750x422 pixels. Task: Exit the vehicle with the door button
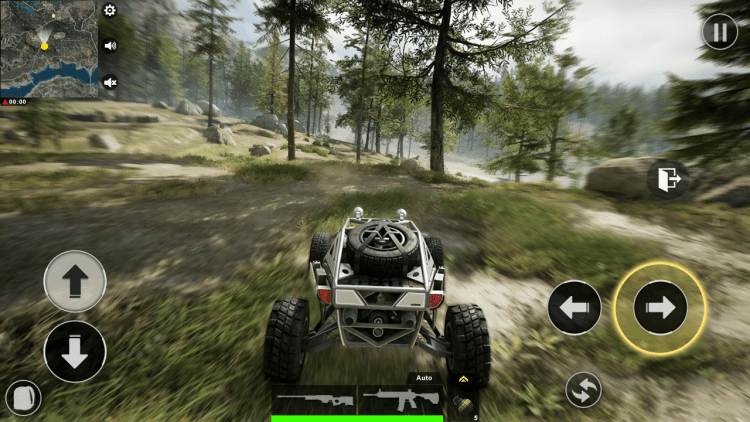[668, 180]
